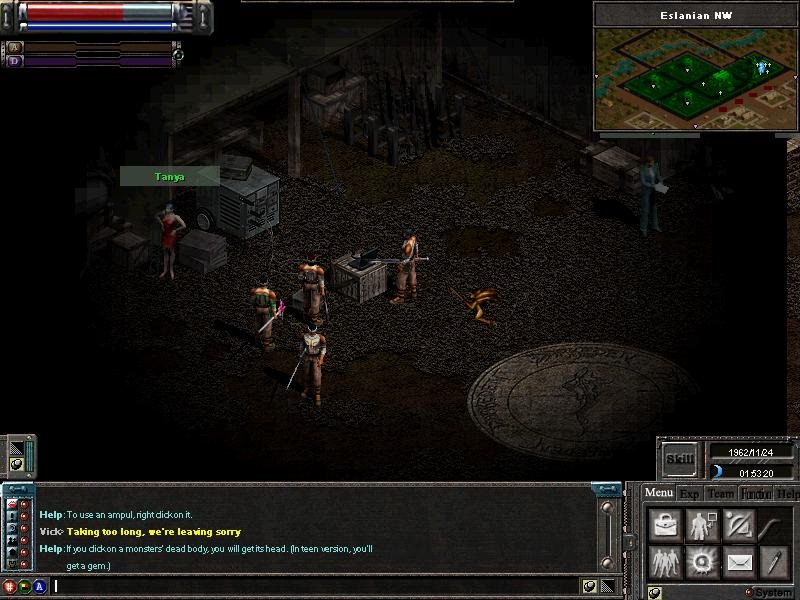
Task: Click the blue A chat button
Action: (40, 586)
